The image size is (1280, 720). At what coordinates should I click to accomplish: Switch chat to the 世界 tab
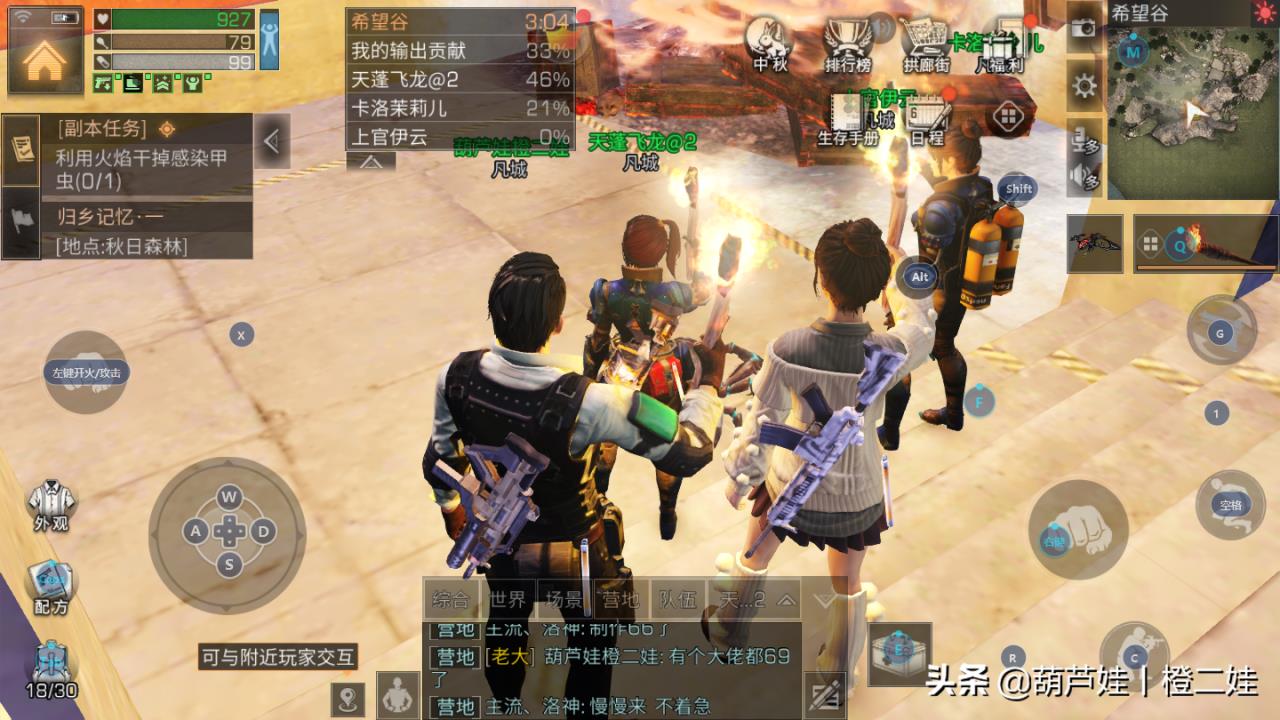509,600
